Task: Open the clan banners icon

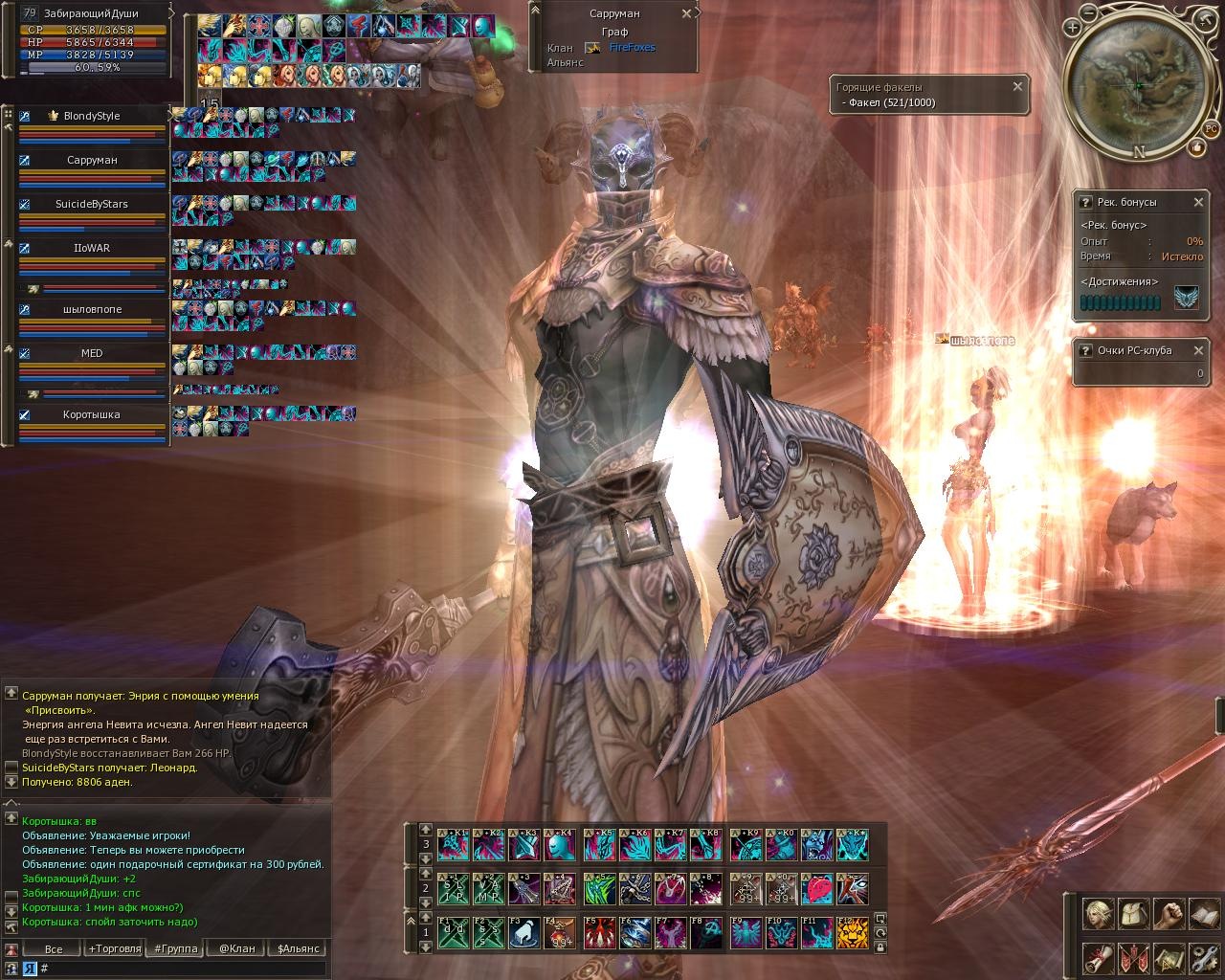Action: pyautogui.click(x=1133, y=958)
